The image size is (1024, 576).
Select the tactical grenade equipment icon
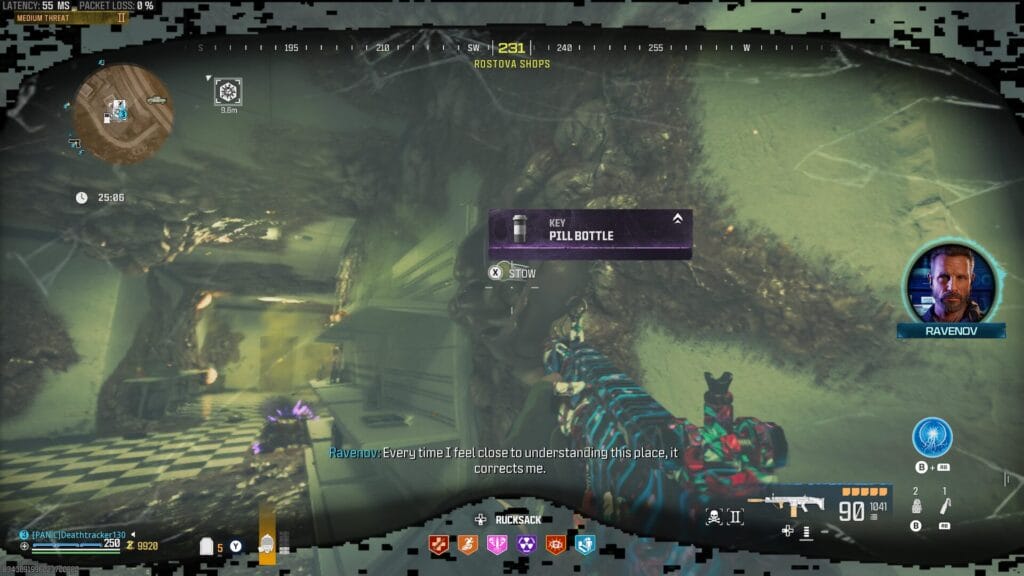[915, 507]
